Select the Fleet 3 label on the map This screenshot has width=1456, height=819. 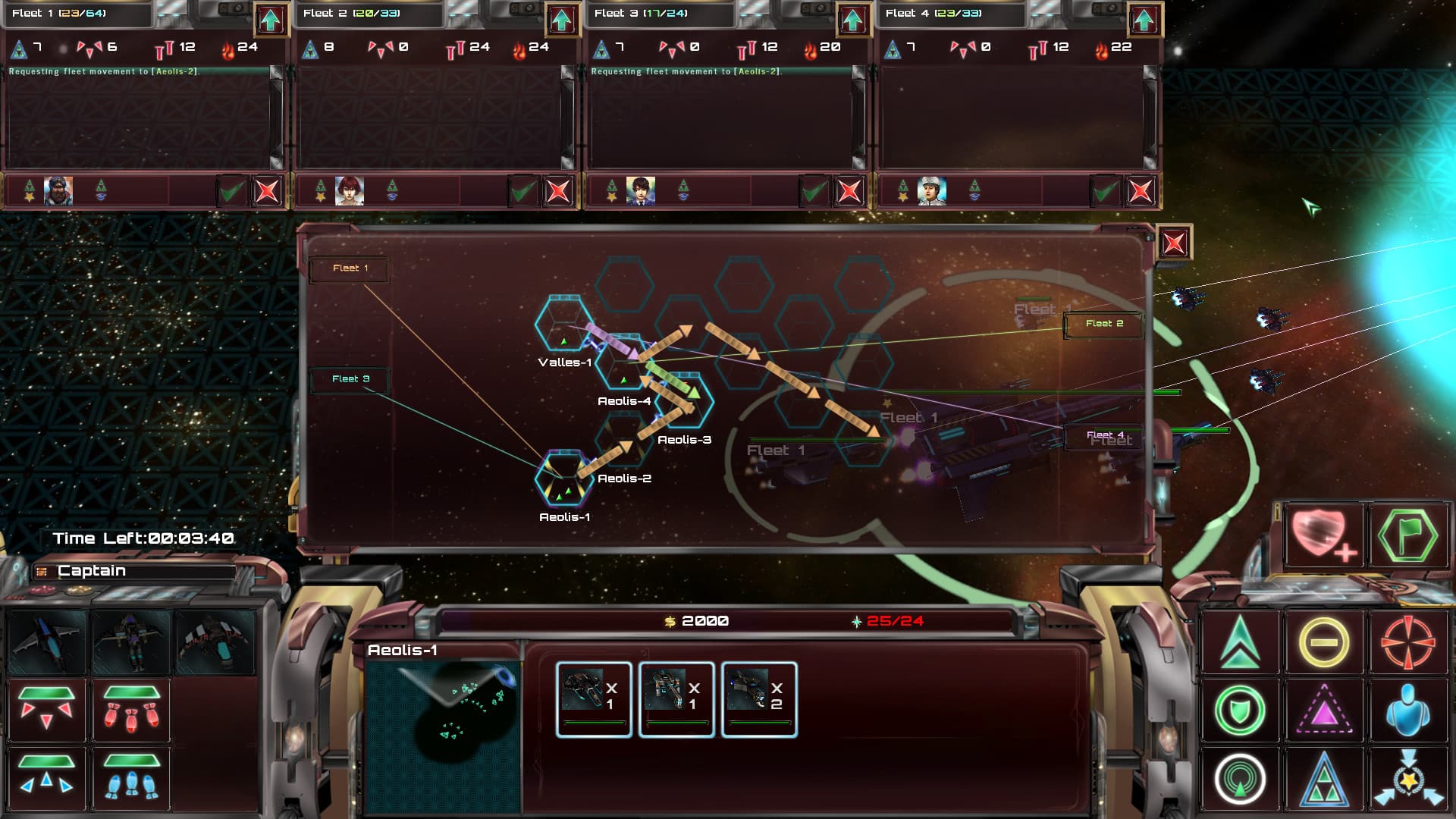click(x=349, y=378)
